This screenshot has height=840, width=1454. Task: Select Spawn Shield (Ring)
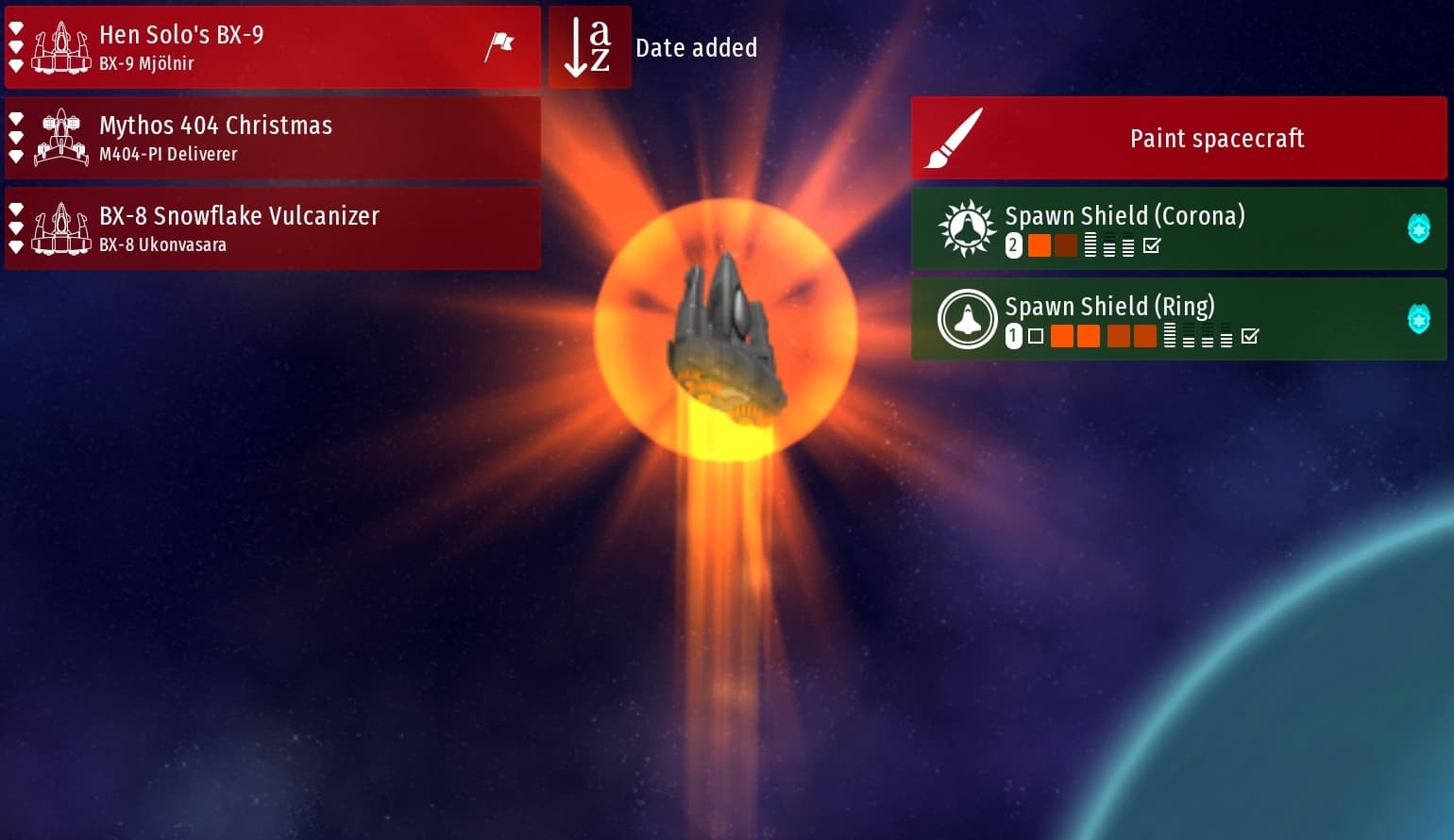click(x=1178, y=319)
